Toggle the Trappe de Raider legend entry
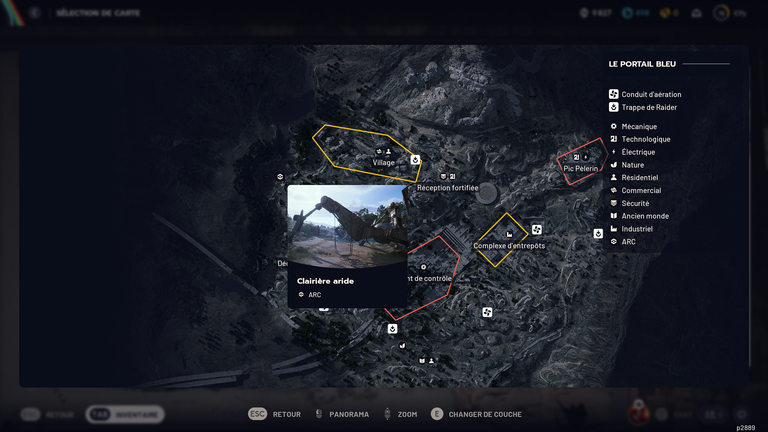The image size is (768, 432). click(650, 107)
